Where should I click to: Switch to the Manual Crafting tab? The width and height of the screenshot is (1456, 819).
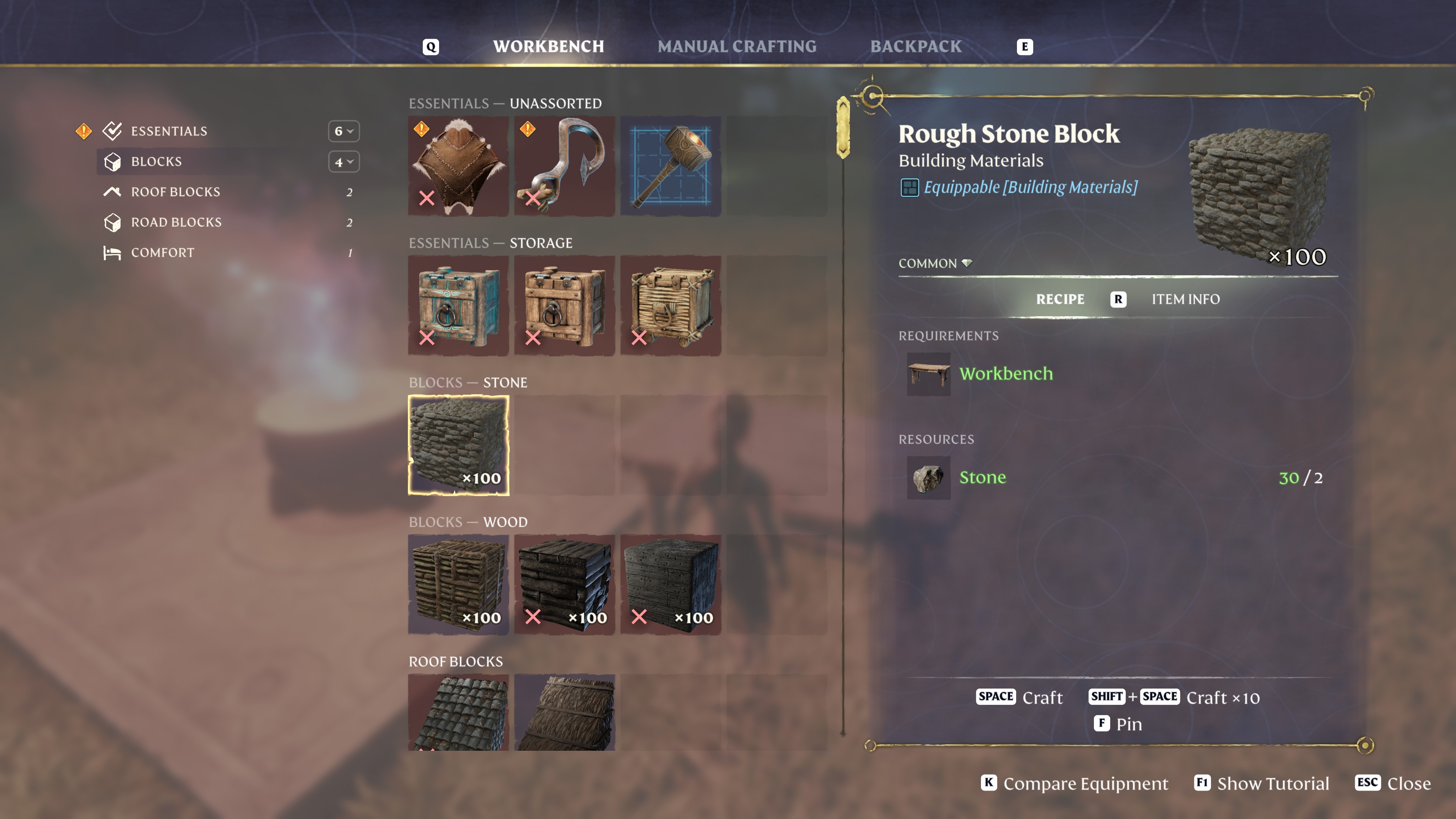point(736,46)
